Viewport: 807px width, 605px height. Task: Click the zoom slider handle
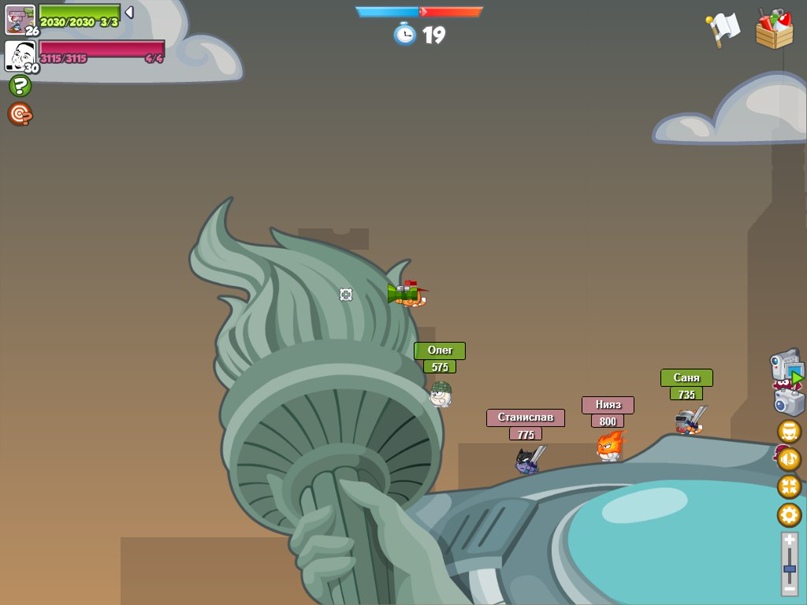point(789,569)
